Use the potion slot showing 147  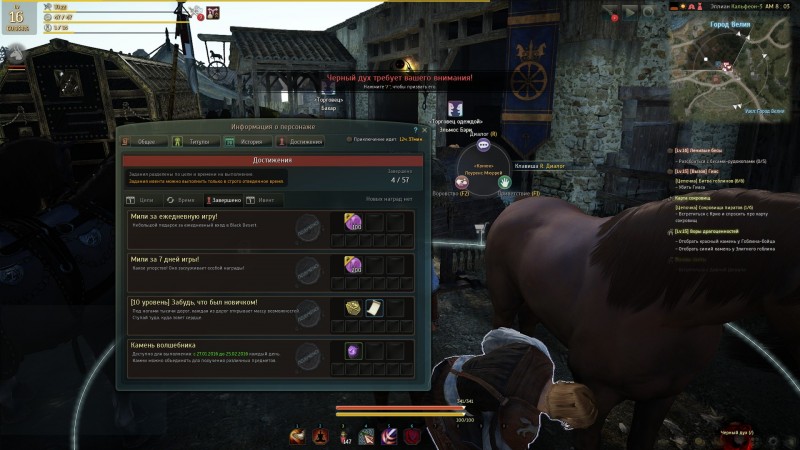(343, 434)
